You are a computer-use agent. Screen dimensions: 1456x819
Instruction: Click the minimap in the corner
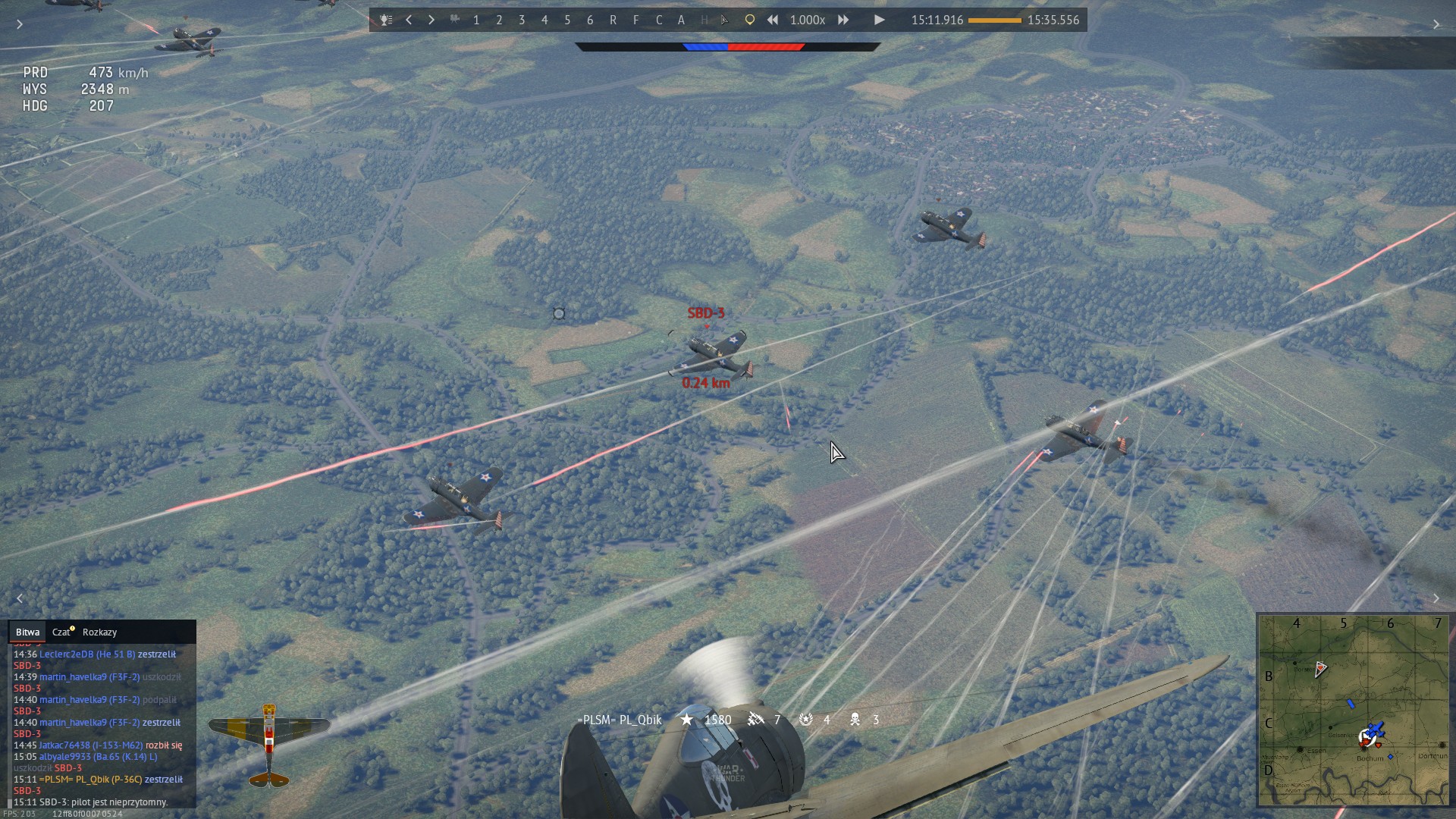[1354, 710]
